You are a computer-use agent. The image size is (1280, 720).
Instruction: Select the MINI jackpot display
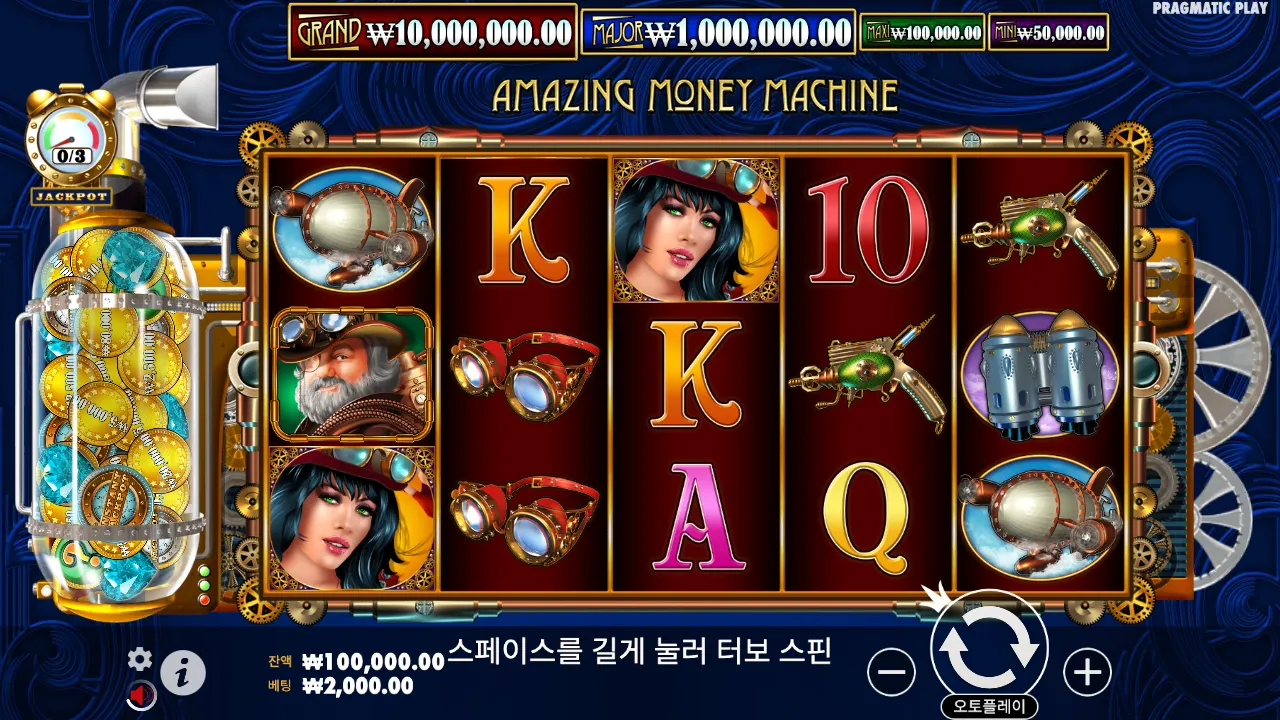click(1050, 31)
